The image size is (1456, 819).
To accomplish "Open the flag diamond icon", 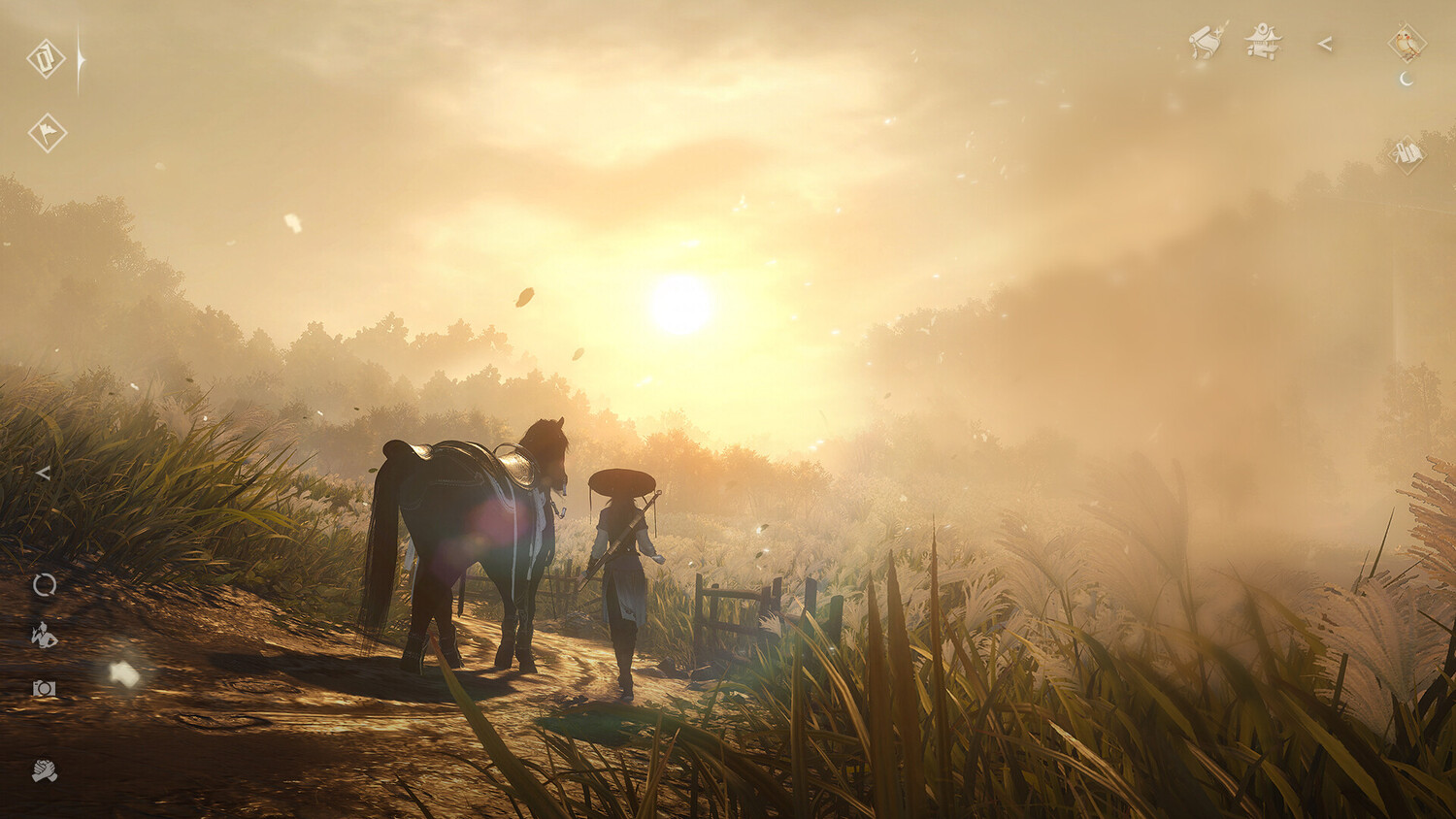I will [47, 133].
